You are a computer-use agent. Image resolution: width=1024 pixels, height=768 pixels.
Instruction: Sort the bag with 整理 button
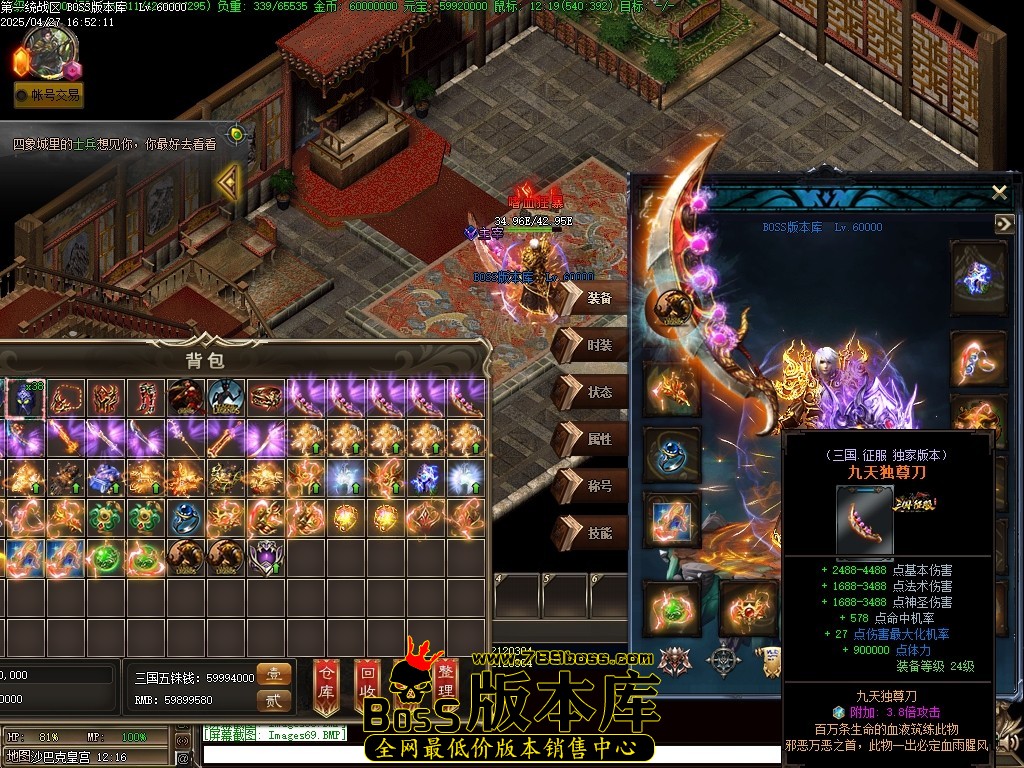[x=445, y=682]
